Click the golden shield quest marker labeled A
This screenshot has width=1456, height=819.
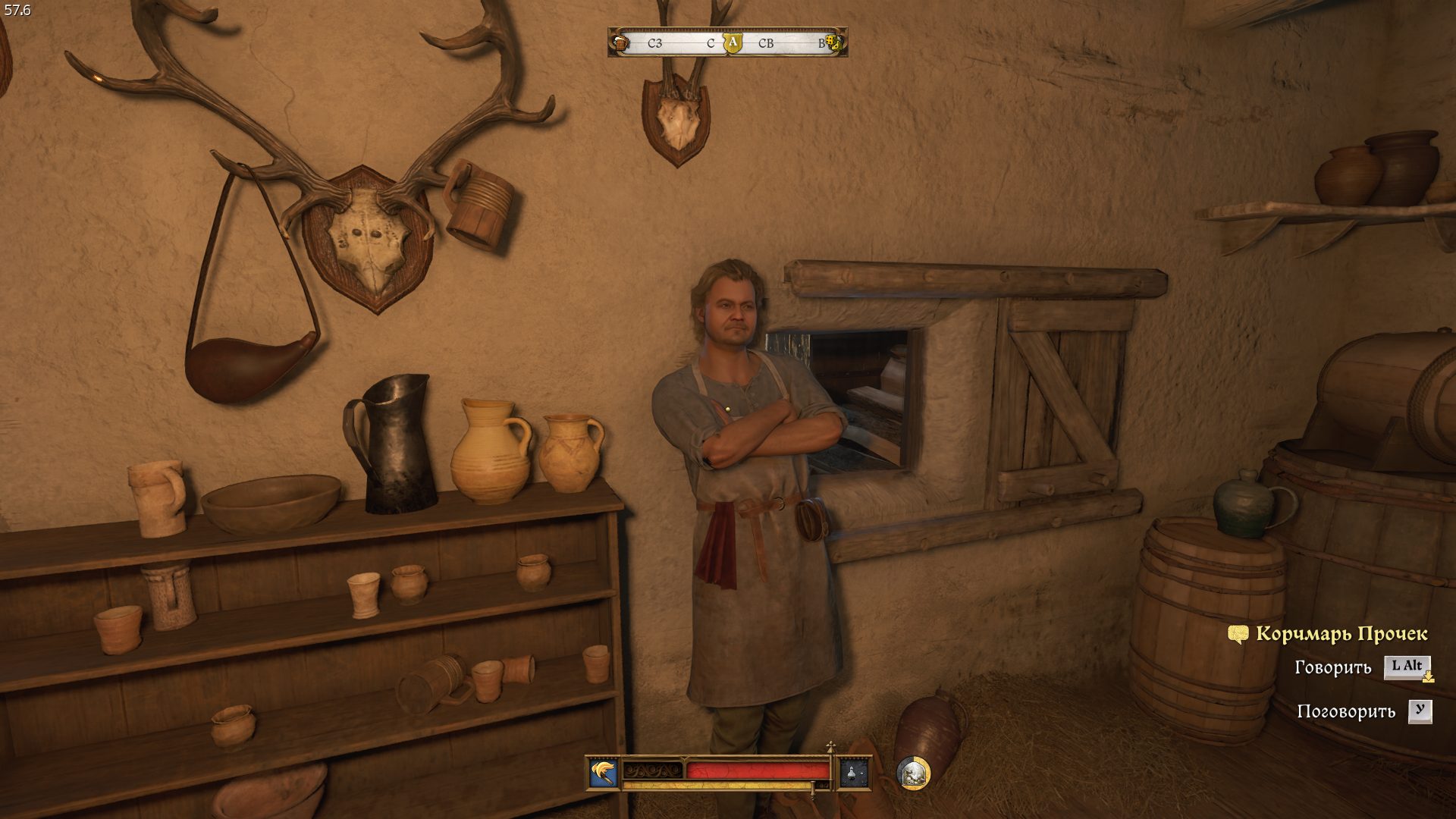[732, 42]
